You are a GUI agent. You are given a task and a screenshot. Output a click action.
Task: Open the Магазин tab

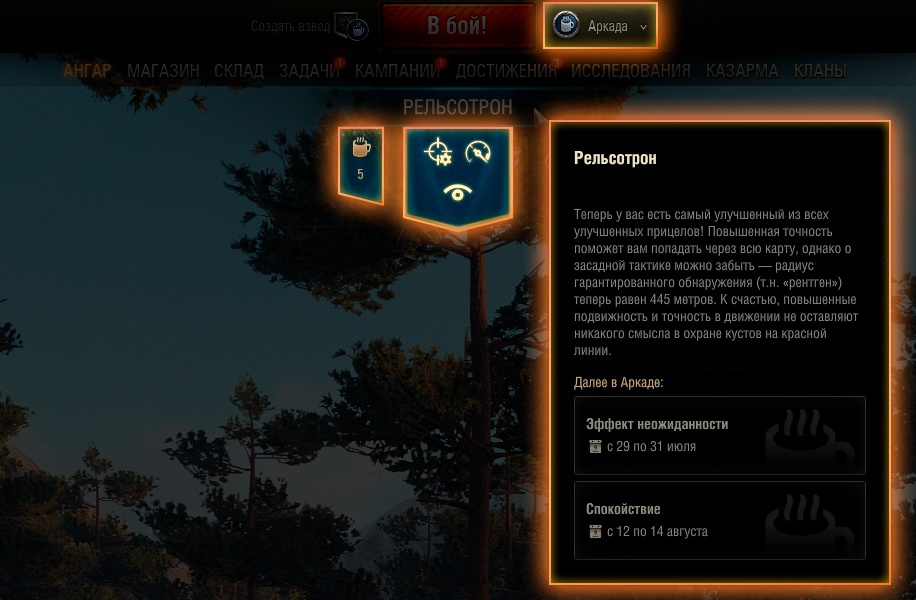pyautogui.click(x=163, y=71)
